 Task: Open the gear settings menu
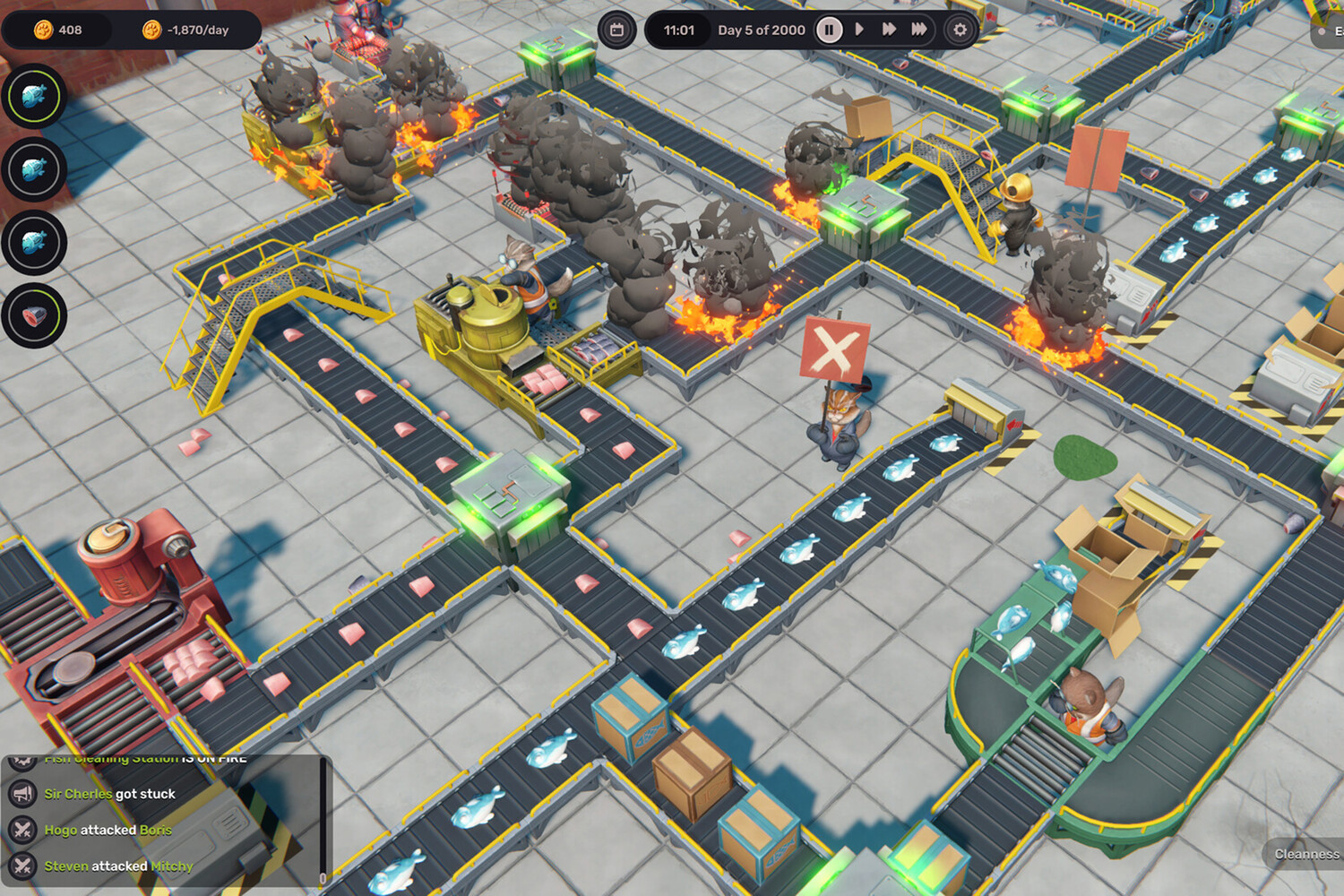tap(960, 30)
